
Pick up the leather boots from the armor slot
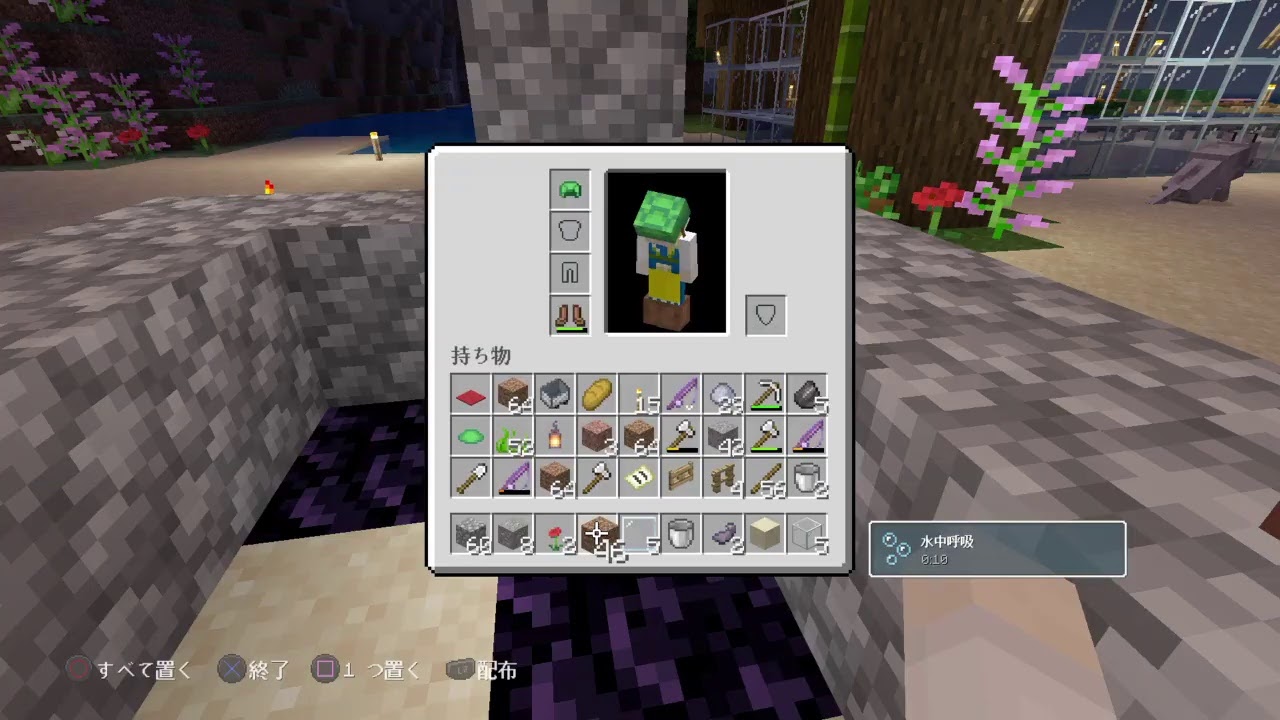pos(569,315)
